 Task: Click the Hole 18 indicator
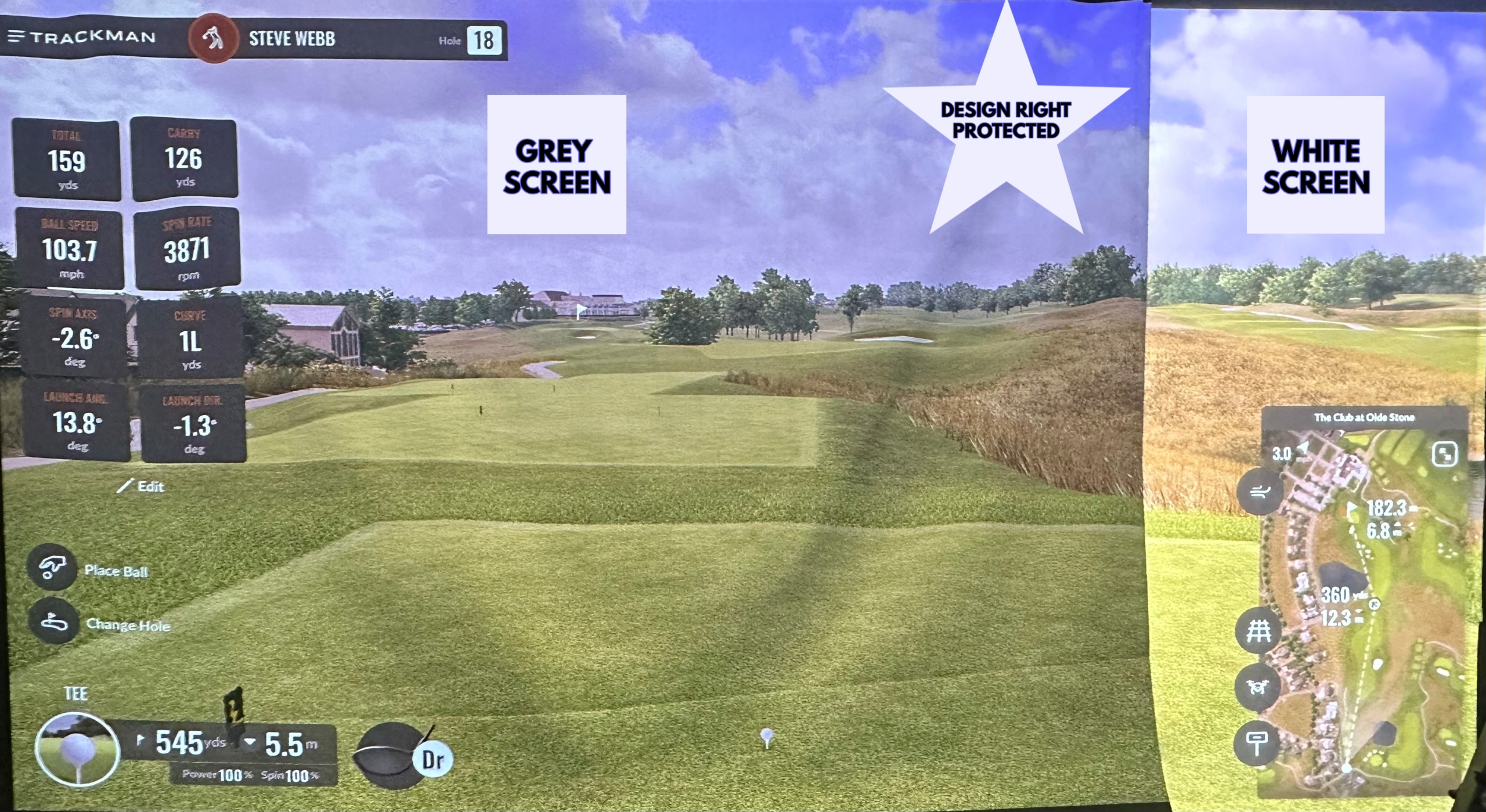484,40
